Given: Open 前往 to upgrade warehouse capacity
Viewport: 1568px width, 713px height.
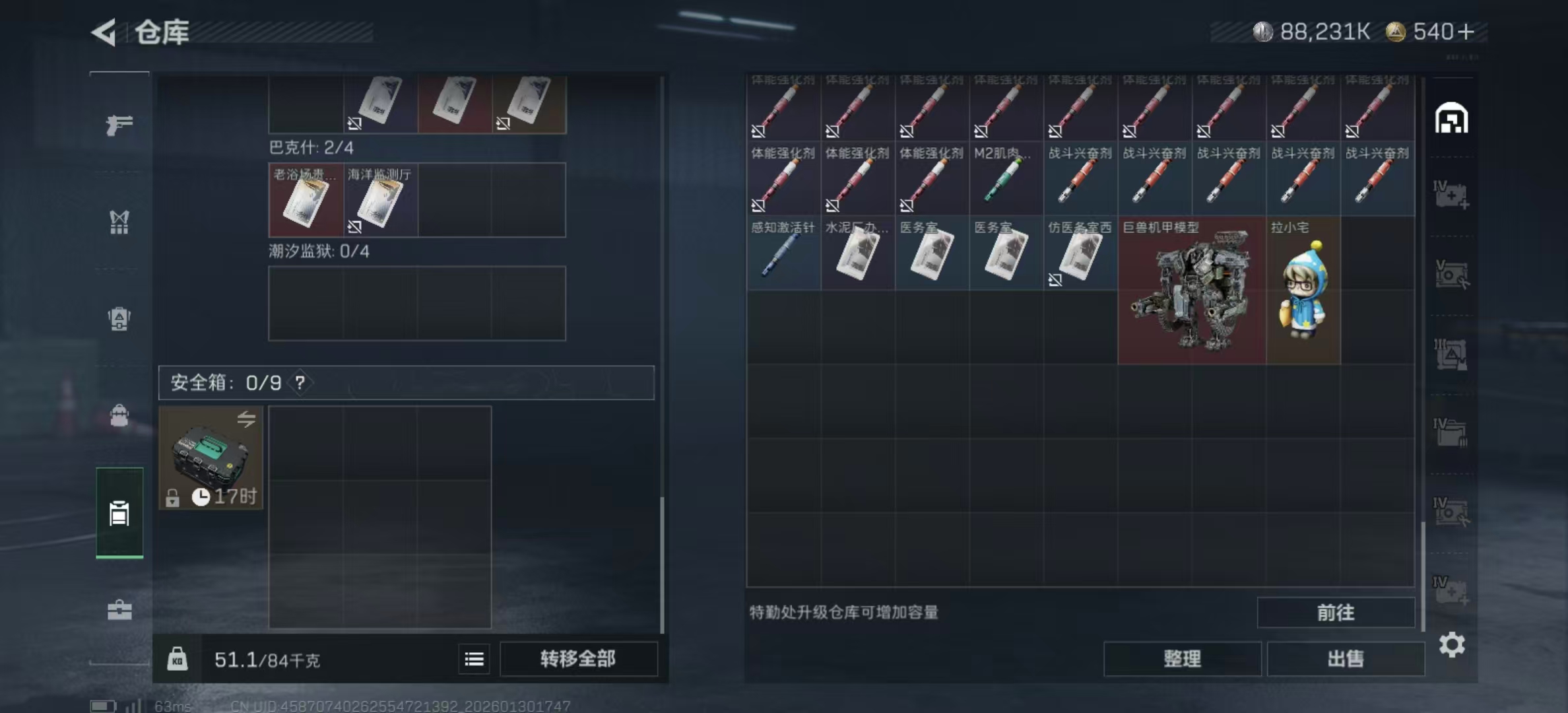Looking at the screenshot, I should point(1336,612).
